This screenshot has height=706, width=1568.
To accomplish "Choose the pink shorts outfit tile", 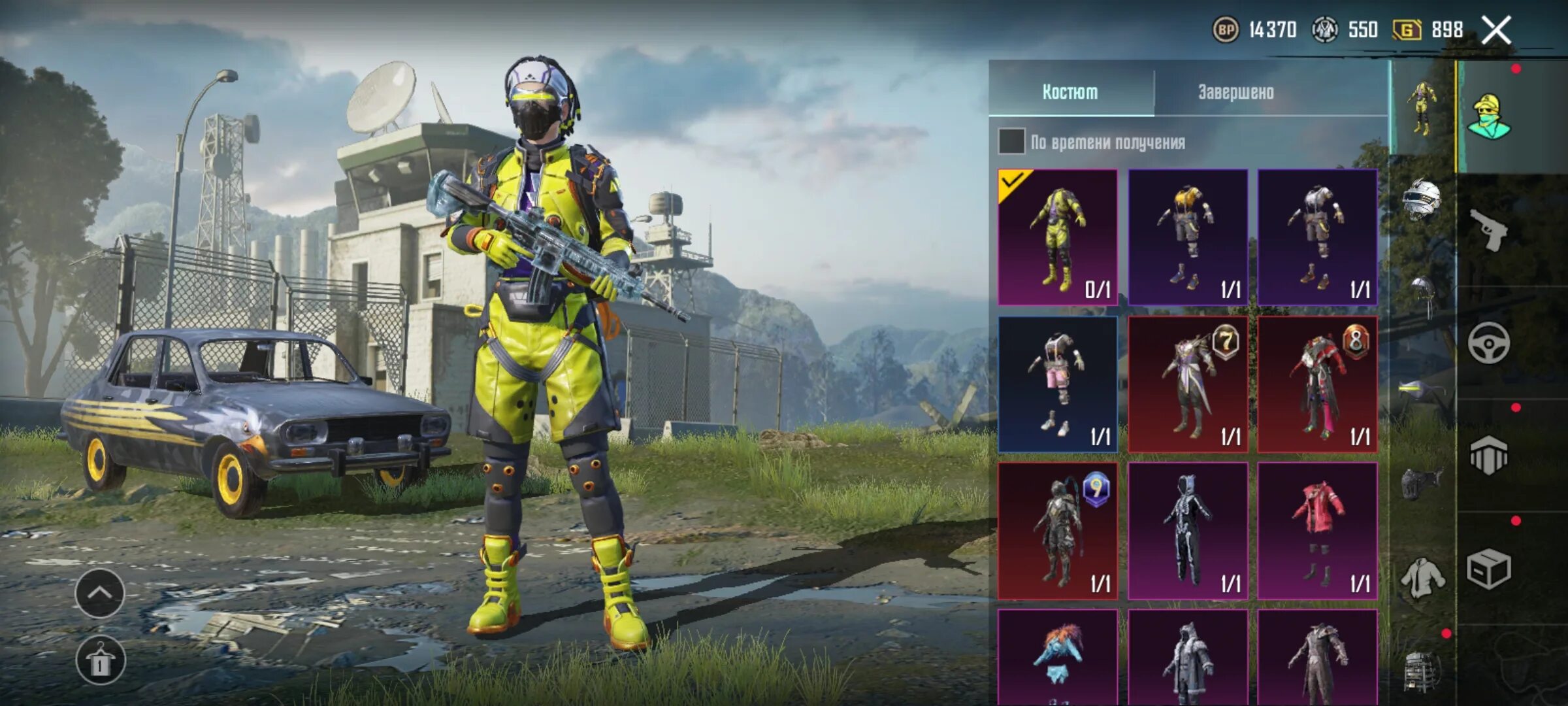I will (x=1057, y=384).
